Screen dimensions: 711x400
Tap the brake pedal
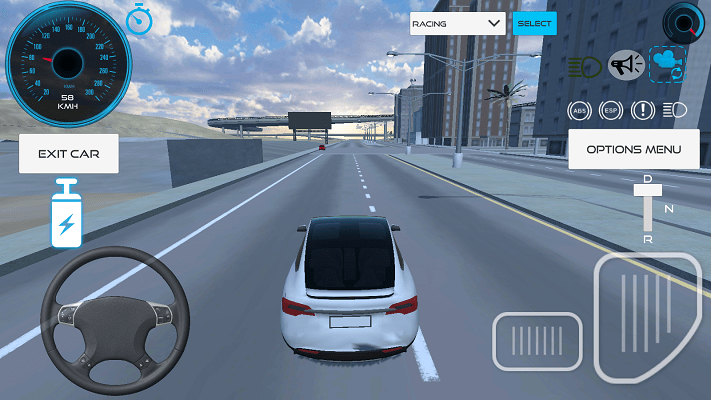click(536, 341)
